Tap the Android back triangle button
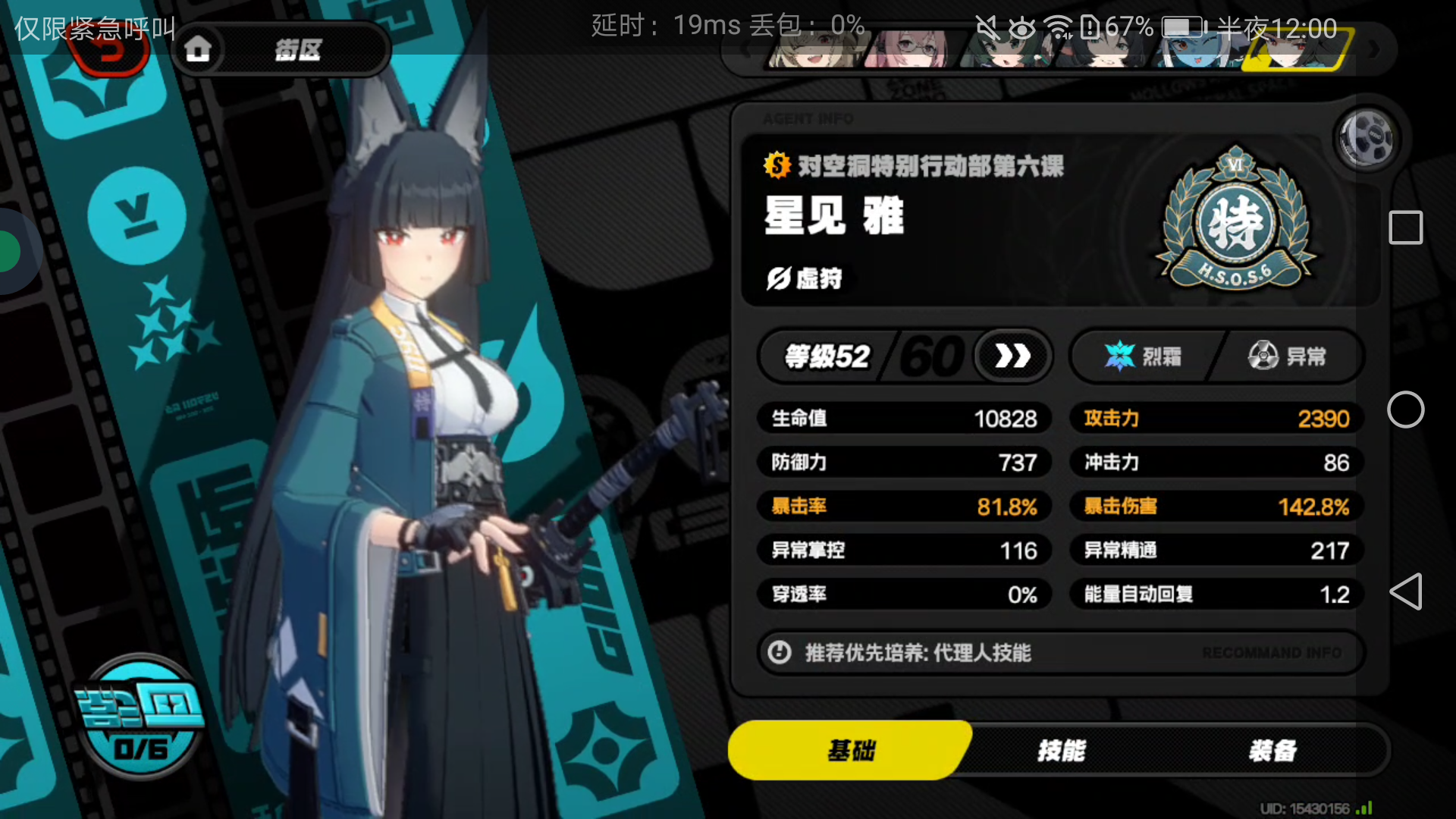 coord(1405,591)
